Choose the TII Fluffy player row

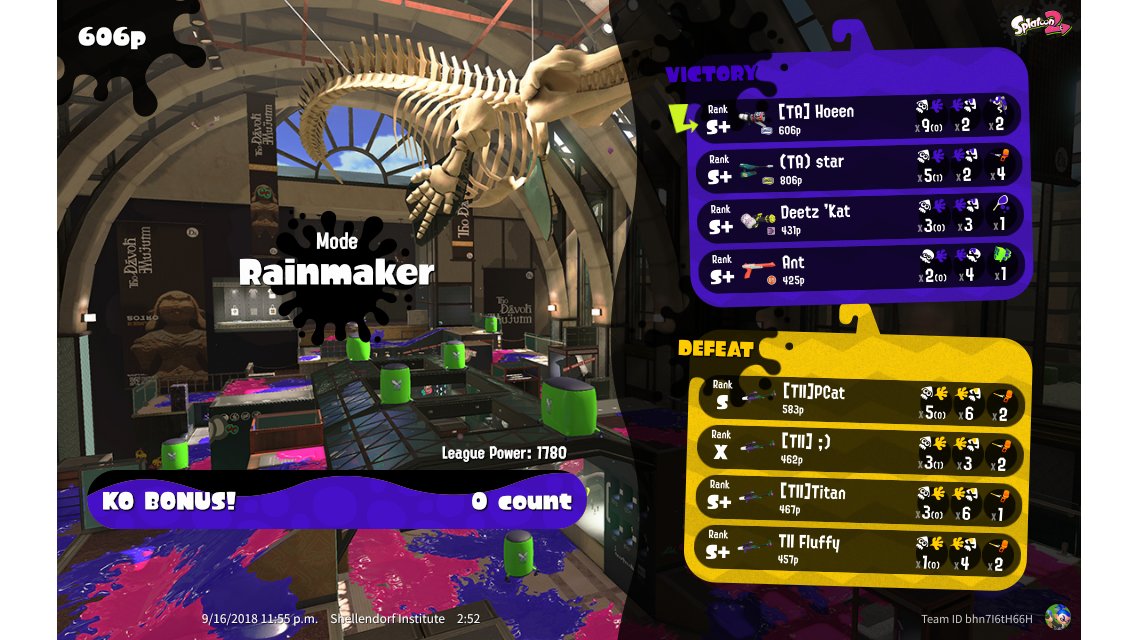click(x=860, y=551)
